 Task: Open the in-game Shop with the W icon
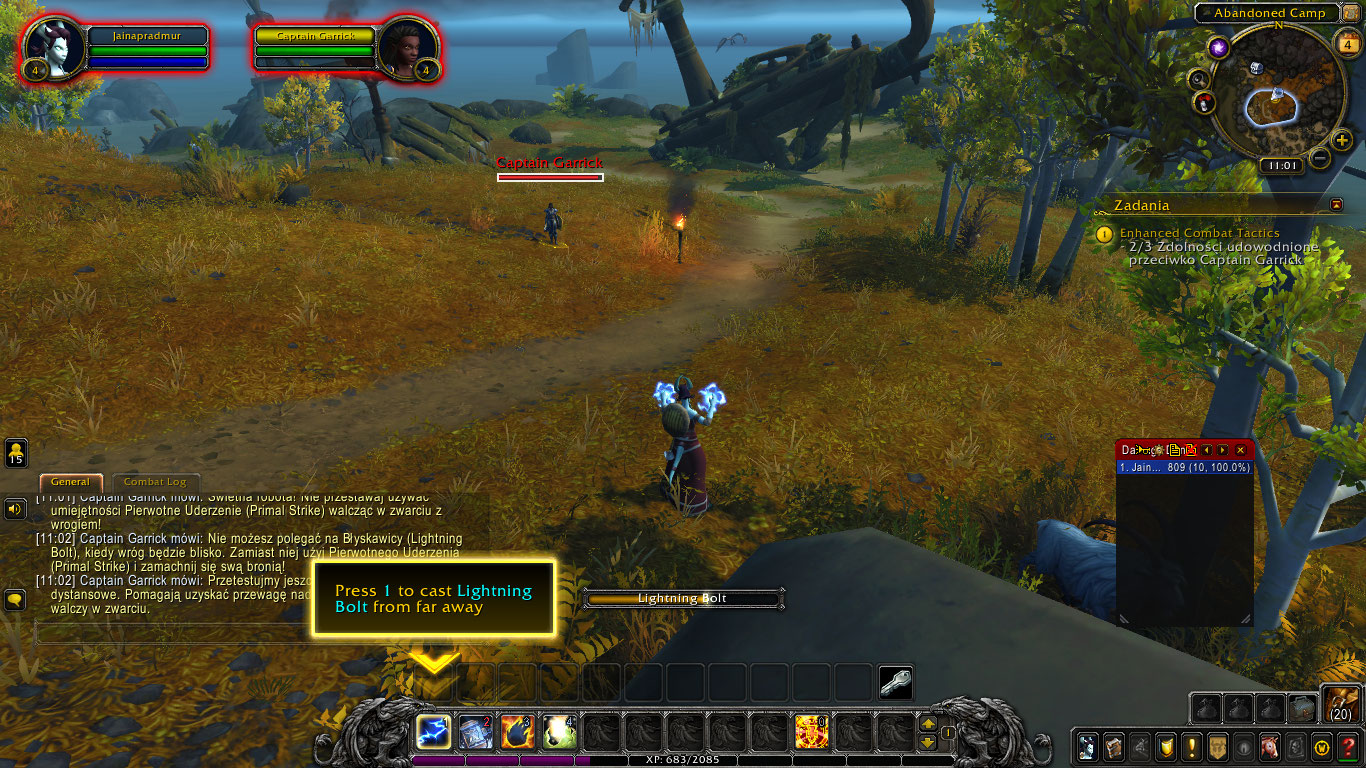[x=1322, y=745]
